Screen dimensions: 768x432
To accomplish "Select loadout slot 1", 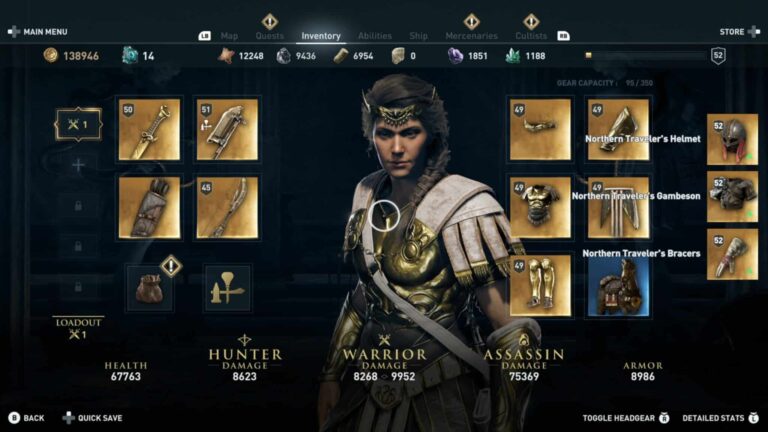I will click(x=77, y=124).
